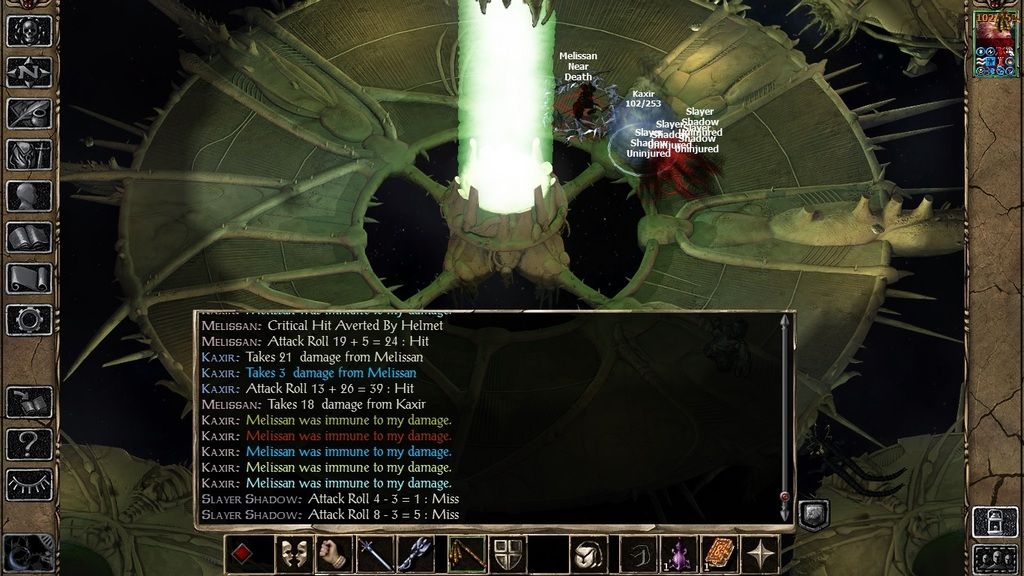The height and width of the screenshot is (576, 1024).
Task: Open the character record head icon
Action: click(29, 196)
